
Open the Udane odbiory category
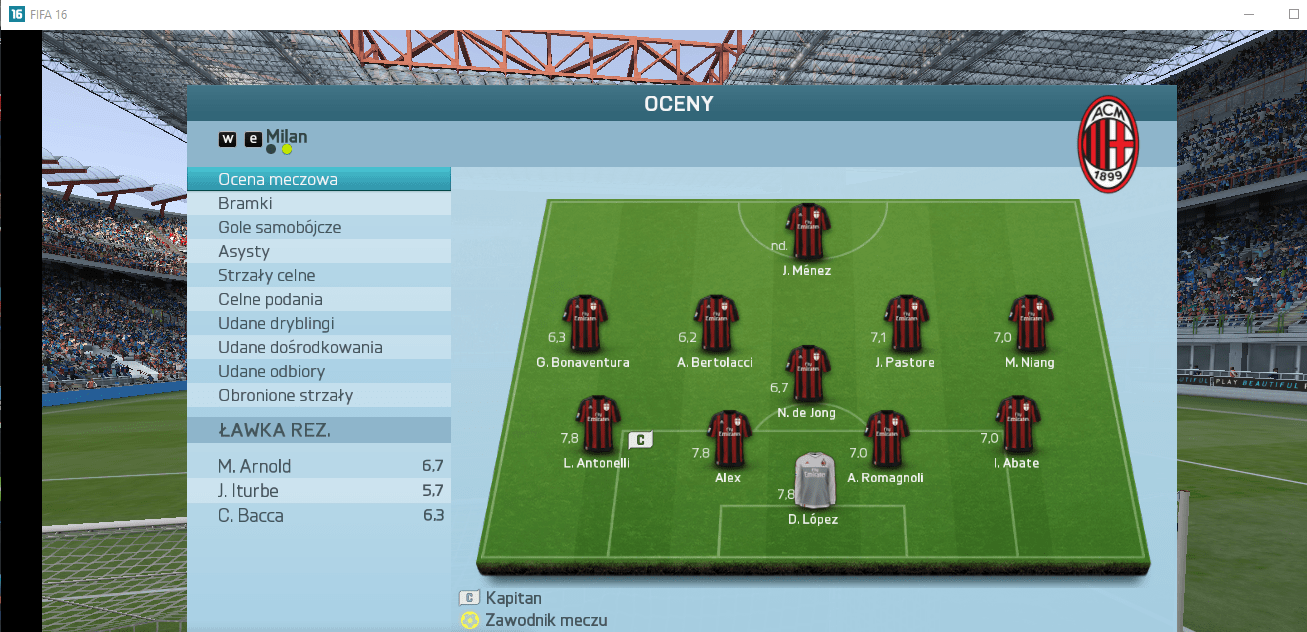point(318,372)
